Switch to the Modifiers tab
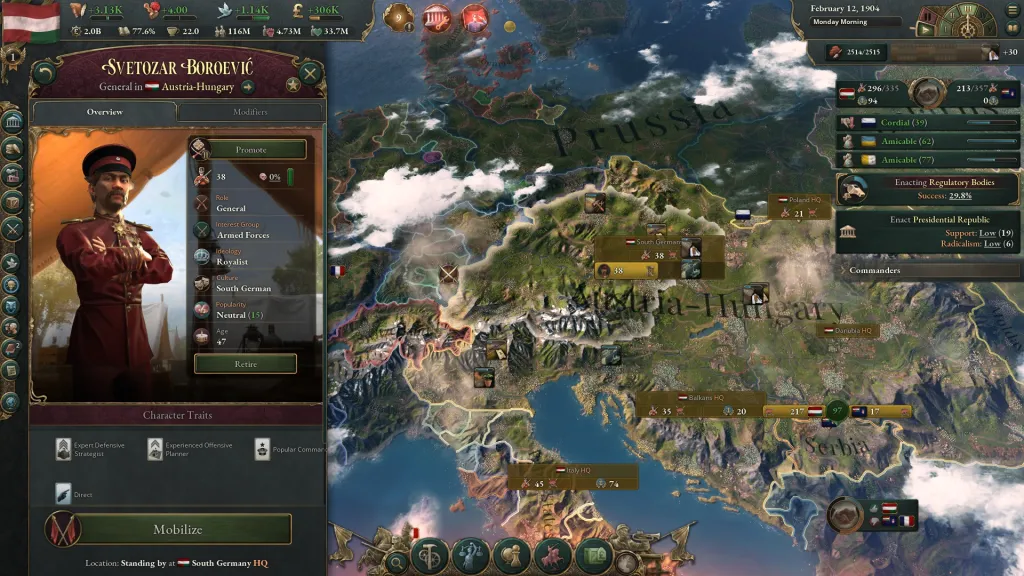 (x=250, y=112)
